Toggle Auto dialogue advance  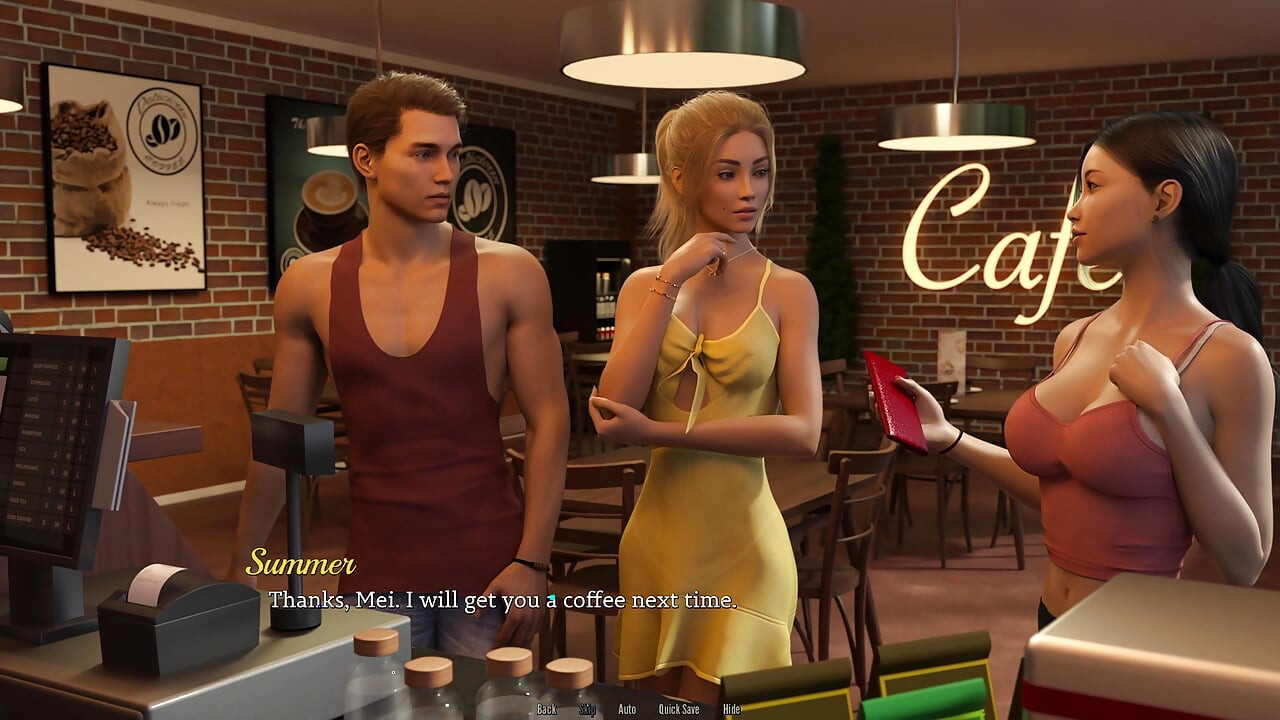(627, 709)
